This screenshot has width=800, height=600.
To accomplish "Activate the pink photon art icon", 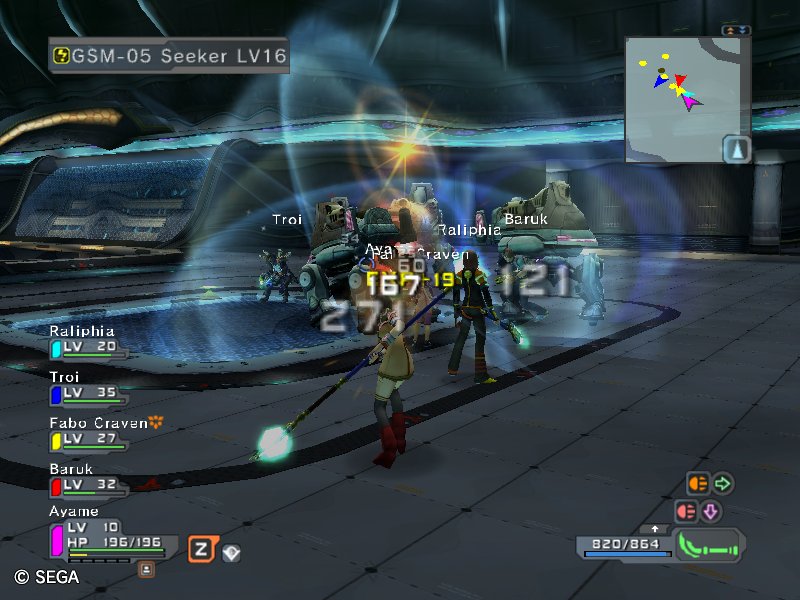I will 685,511.
